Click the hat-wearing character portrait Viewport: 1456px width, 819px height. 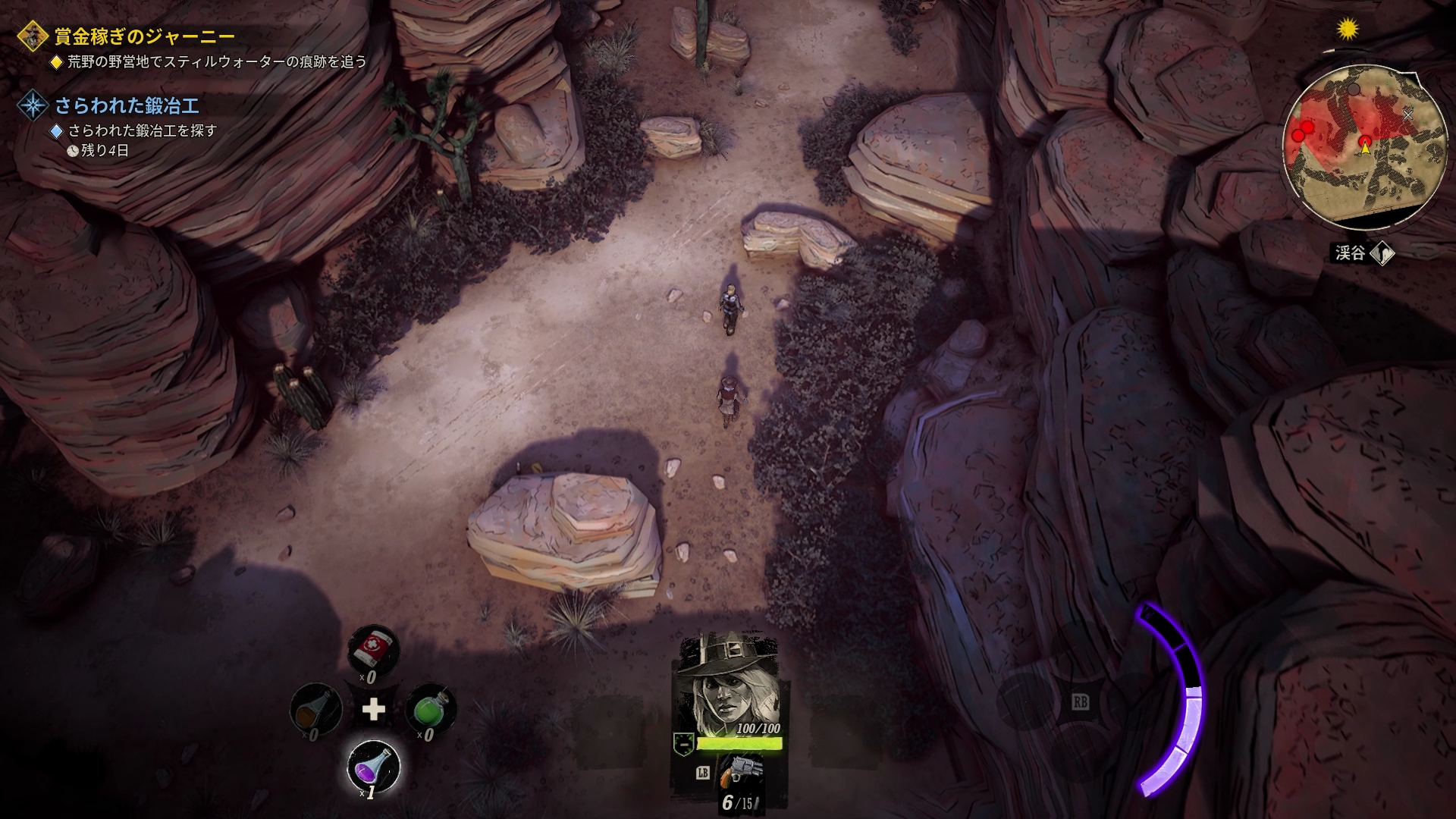click(726, 681)
